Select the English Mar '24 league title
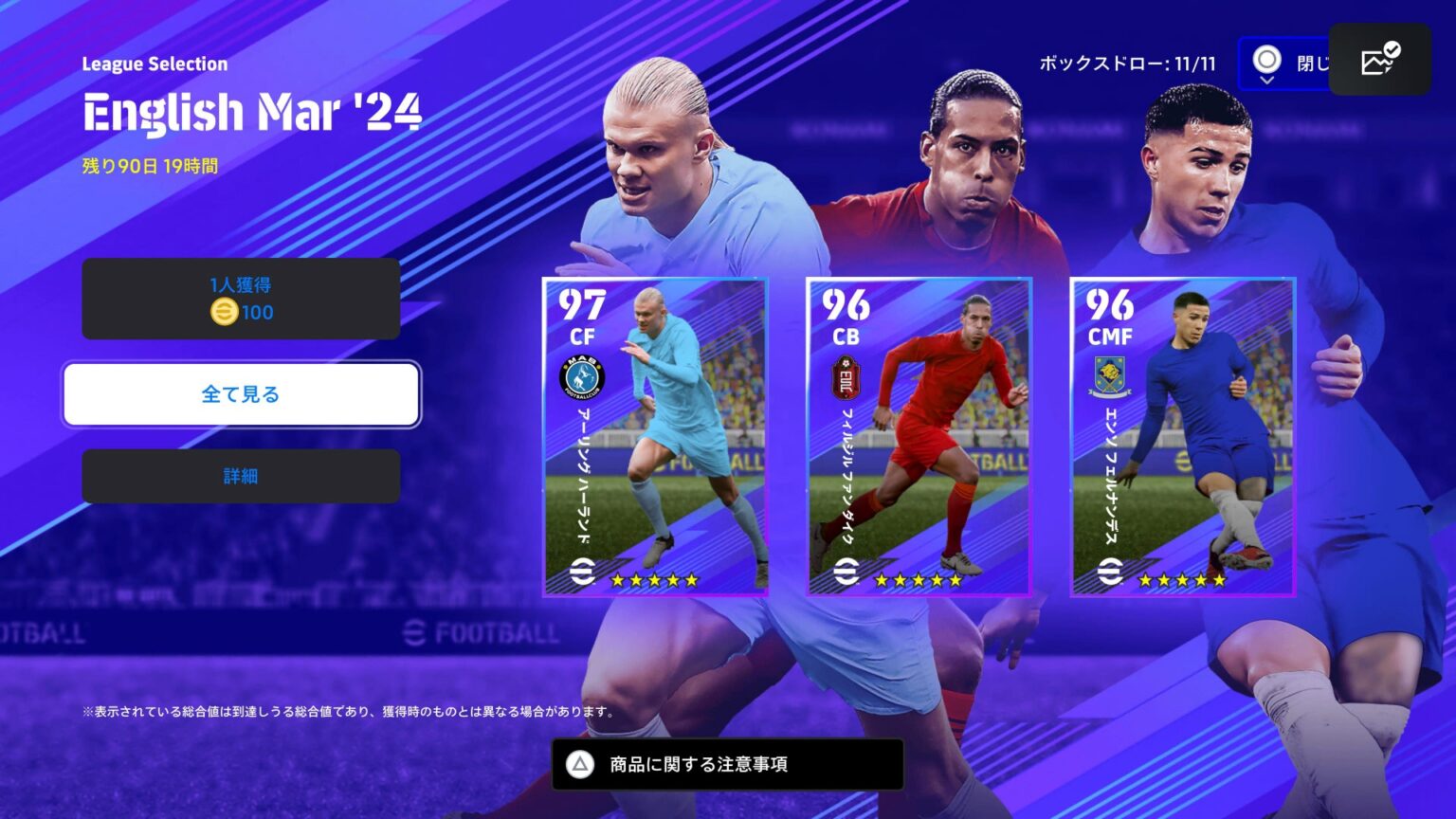The width and height of the screenshot is (1456, 819). [252, 112]
